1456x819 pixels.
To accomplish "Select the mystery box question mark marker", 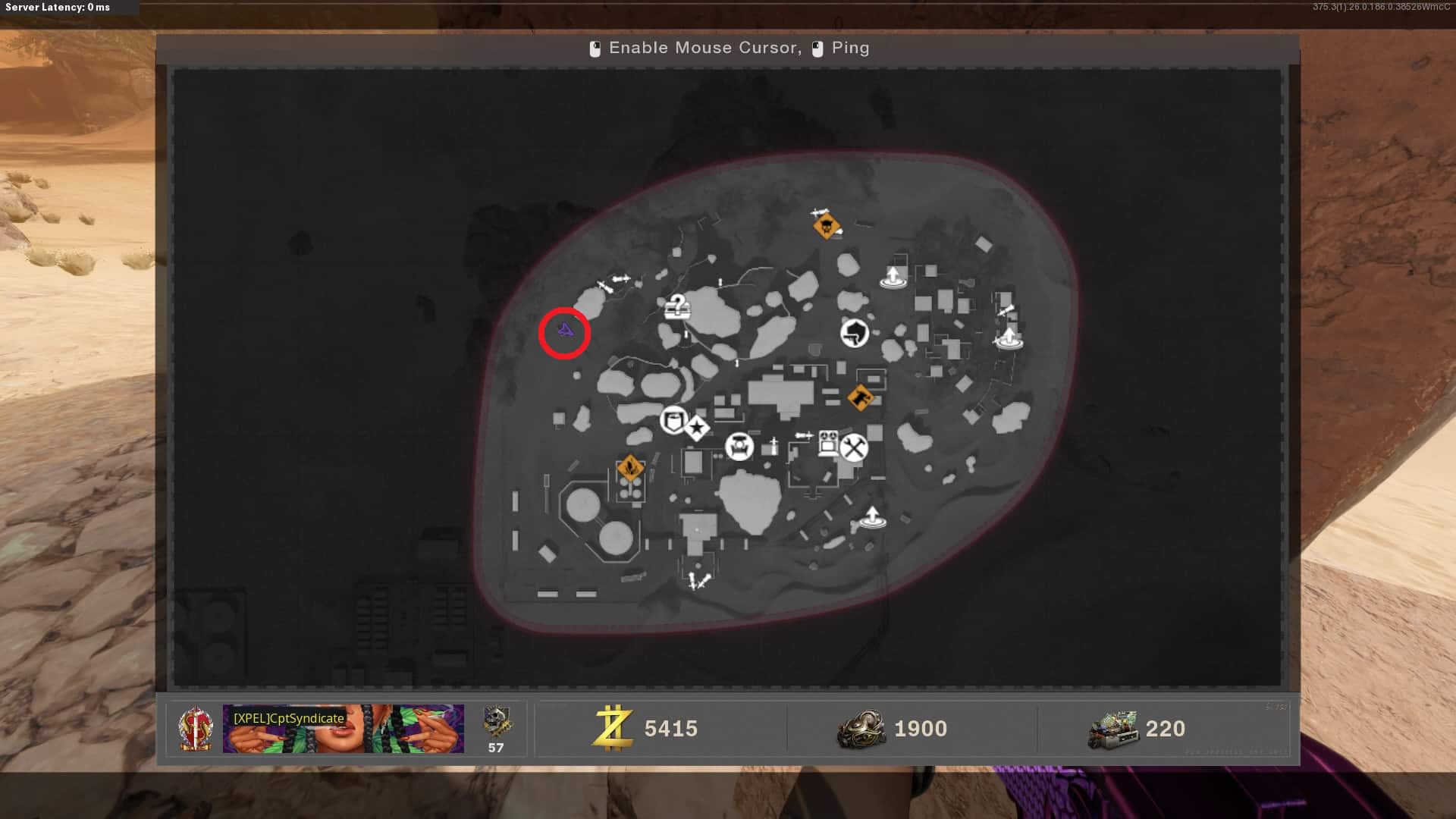I will click(677, 307).
